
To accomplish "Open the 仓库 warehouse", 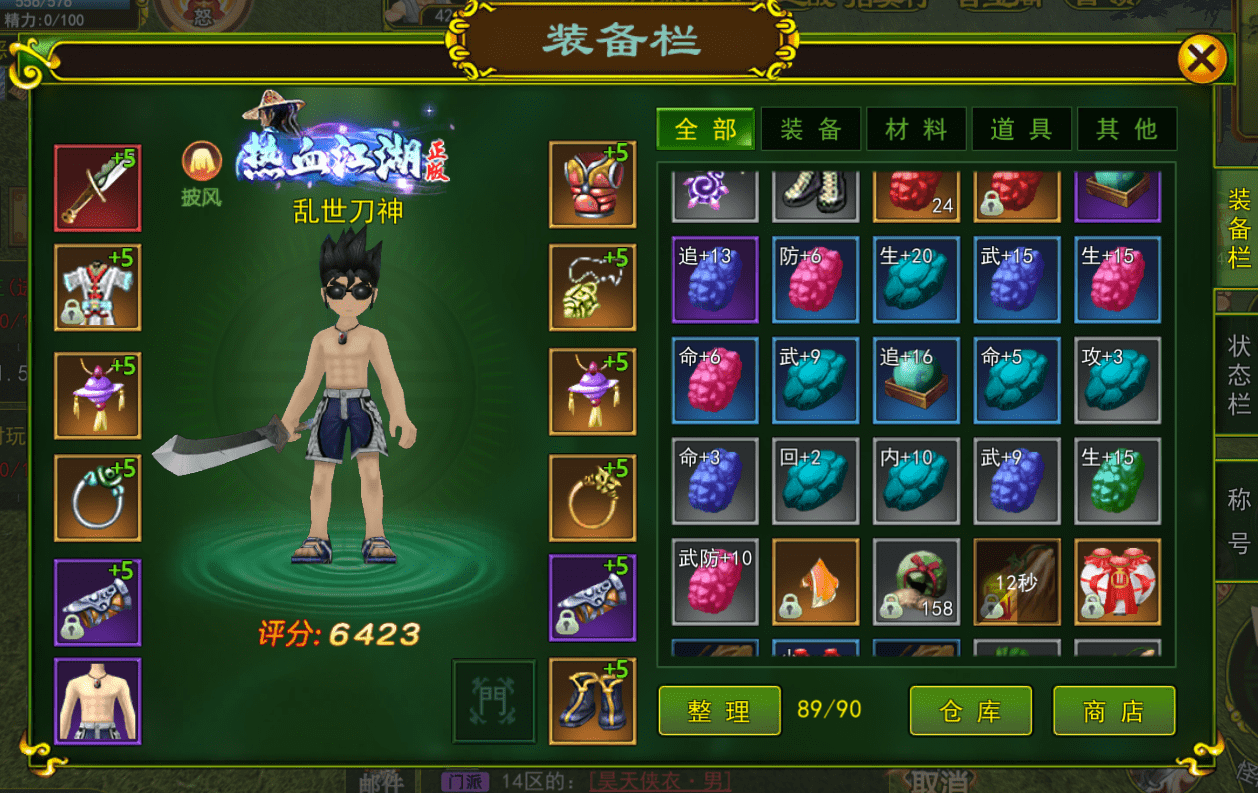I will point(970,711).
